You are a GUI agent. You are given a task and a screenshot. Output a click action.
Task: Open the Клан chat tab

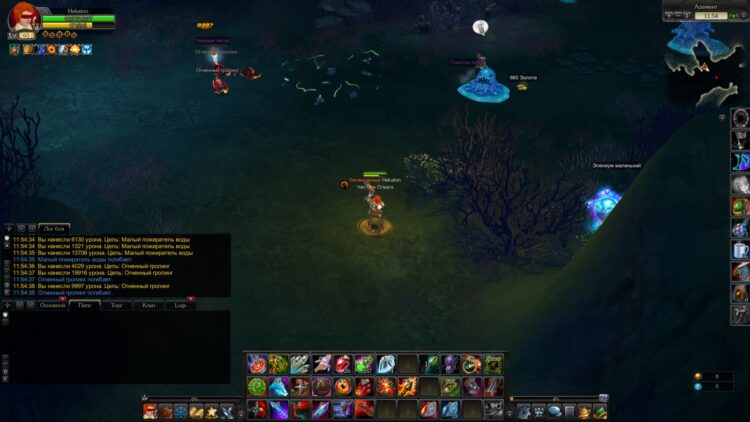pos(148,304)
